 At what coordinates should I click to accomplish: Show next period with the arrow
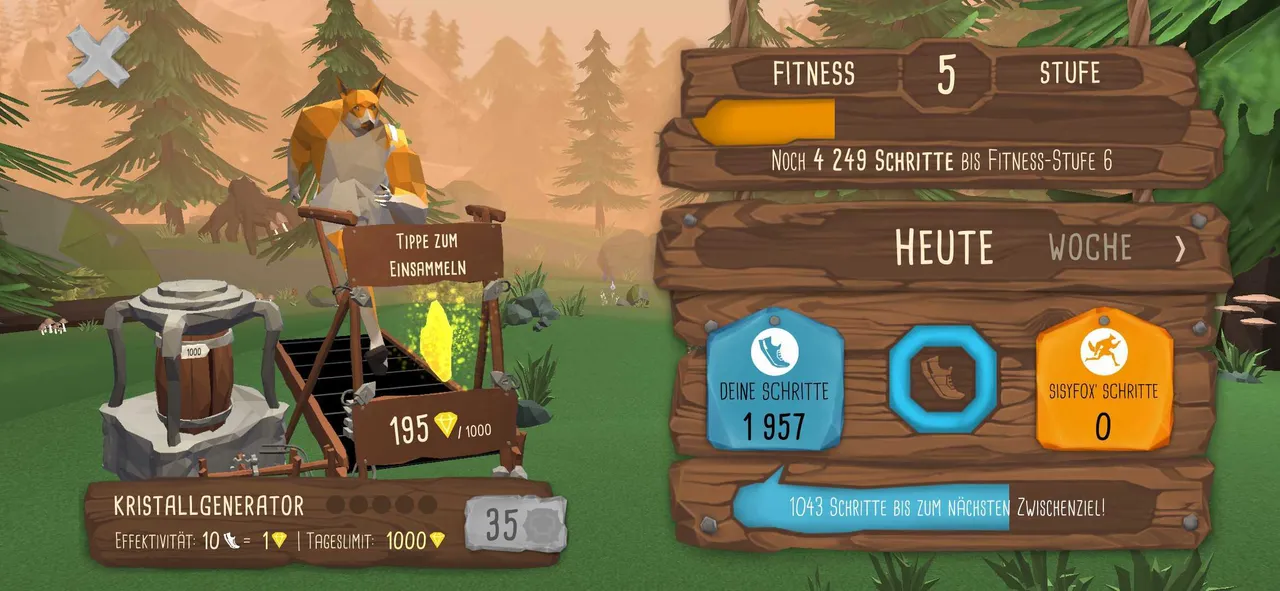1181,249
